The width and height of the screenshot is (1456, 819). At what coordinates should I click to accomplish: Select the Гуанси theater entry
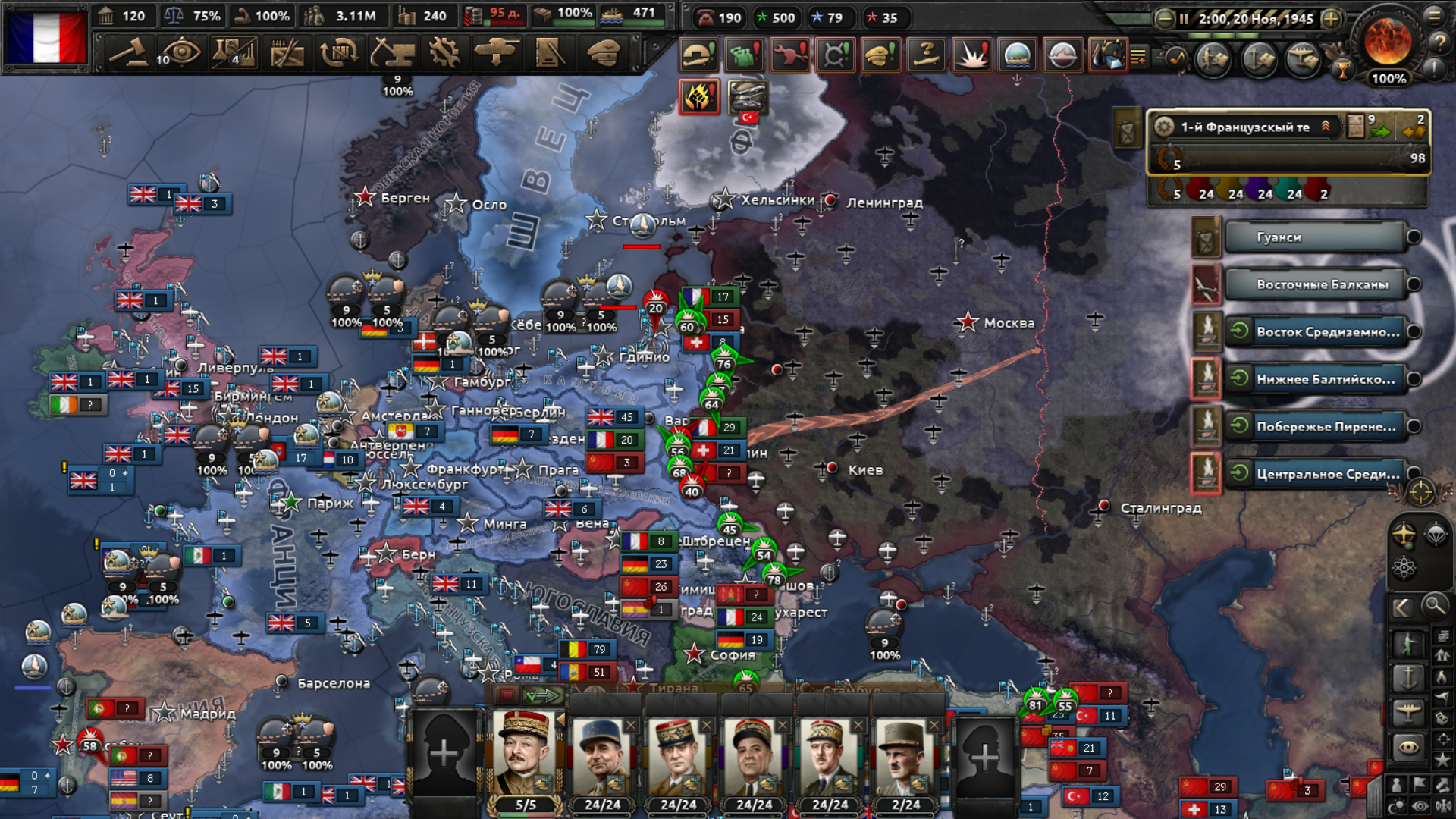click(x=1314, y=237)
